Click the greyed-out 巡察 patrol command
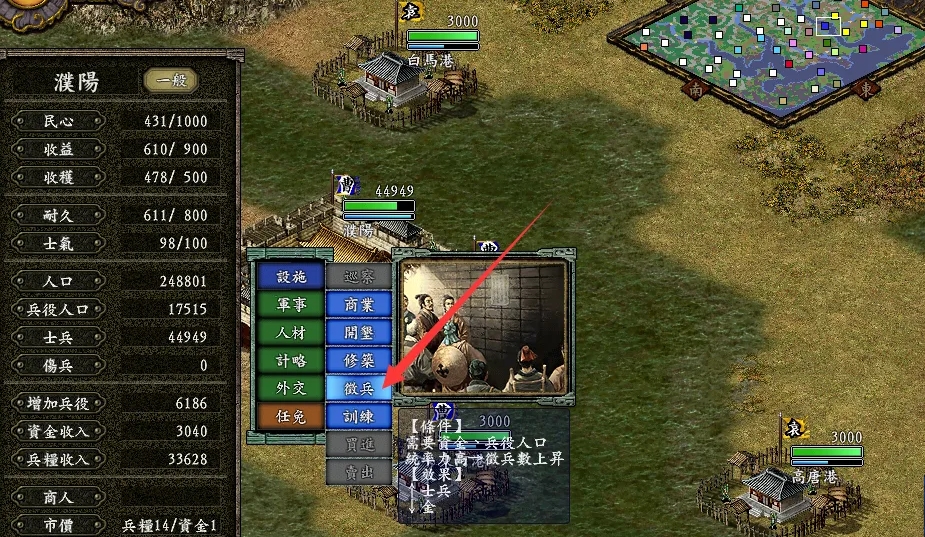925x537 pixels. [358, 277]
